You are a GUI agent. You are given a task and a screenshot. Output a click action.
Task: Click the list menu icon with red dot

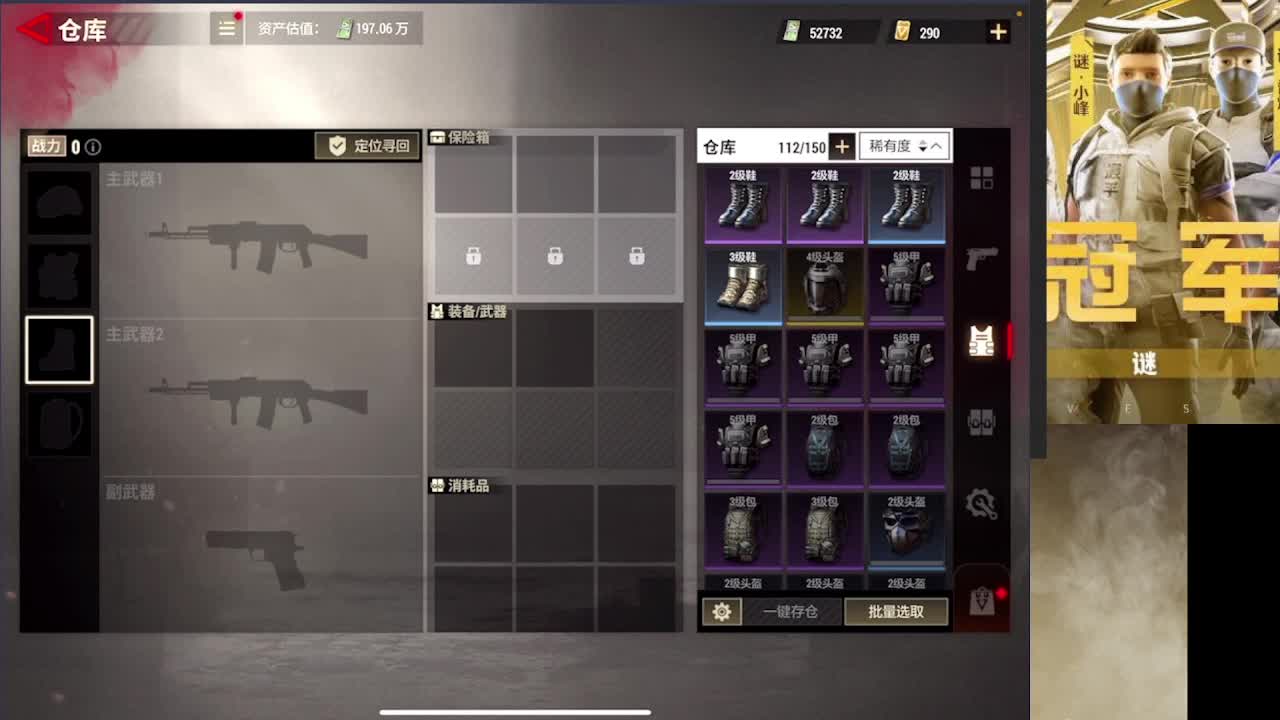pyautogui.click(x=226, y=29)
